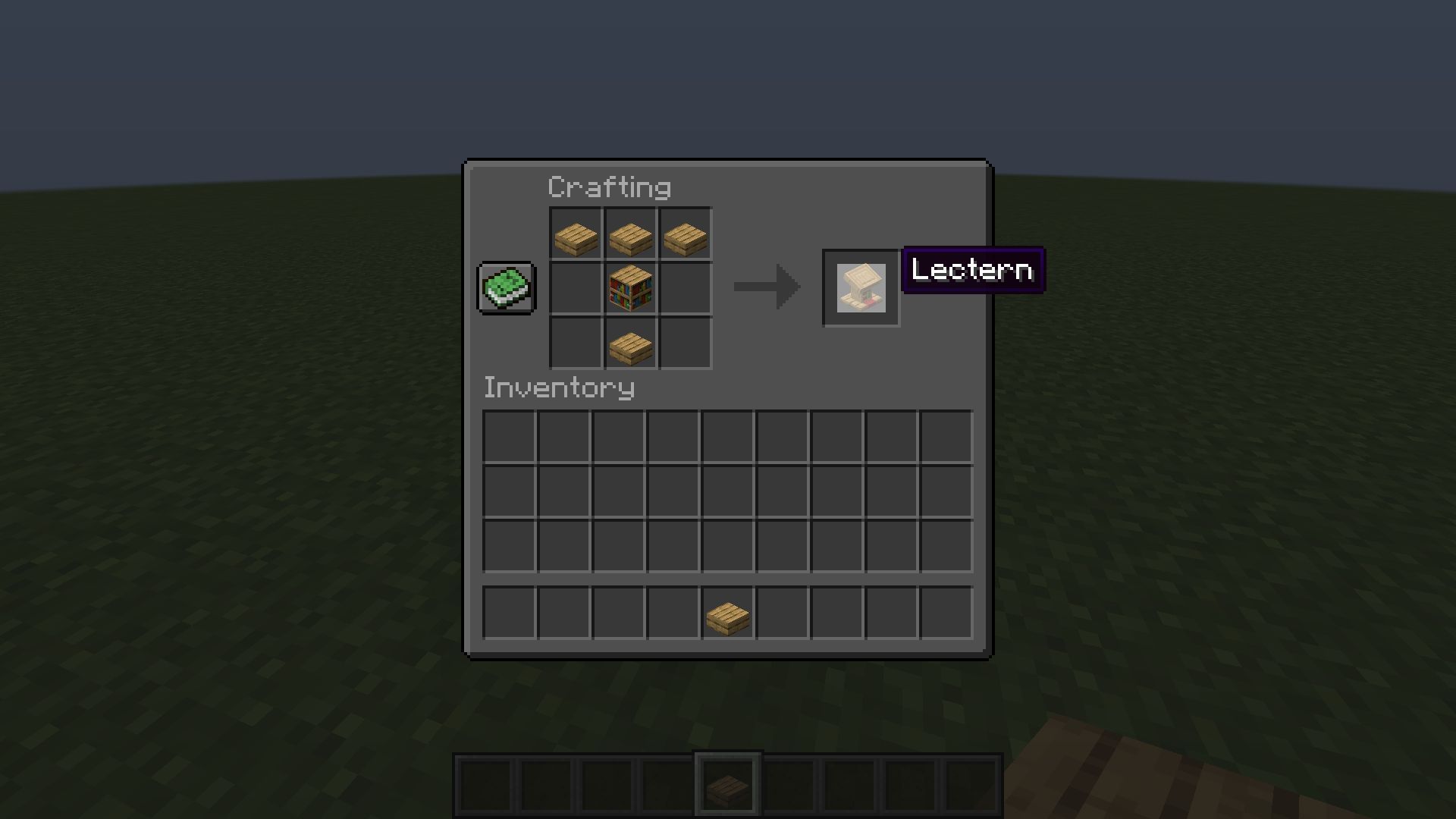Click the Inventory section label
The height and width of the screenshot is (819, 1456).
[x=559, y=388]
